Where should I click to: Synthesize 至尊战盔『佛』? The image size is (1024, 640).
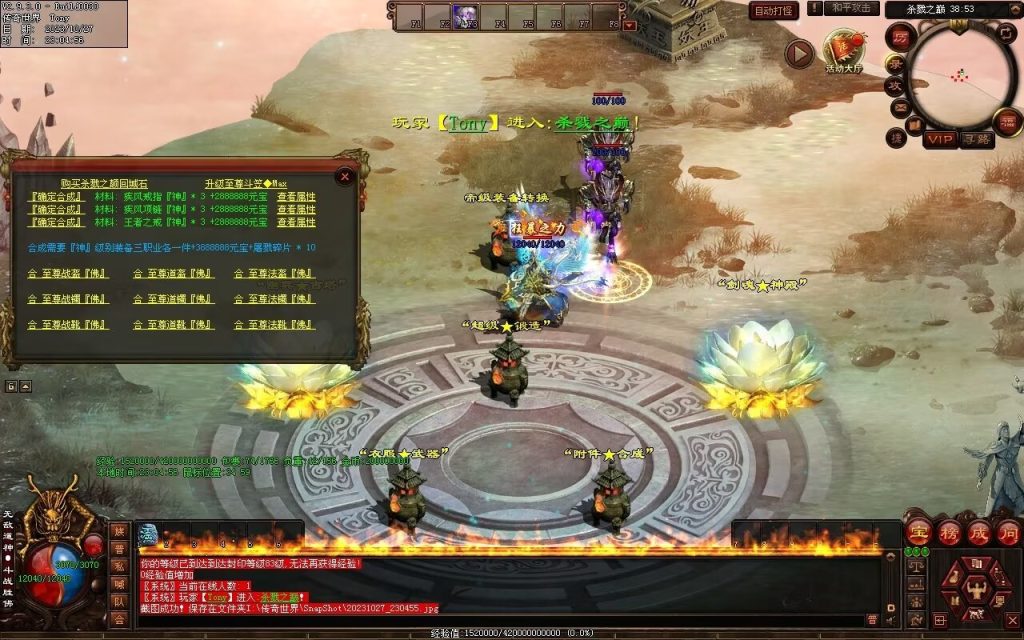[68, 273]
